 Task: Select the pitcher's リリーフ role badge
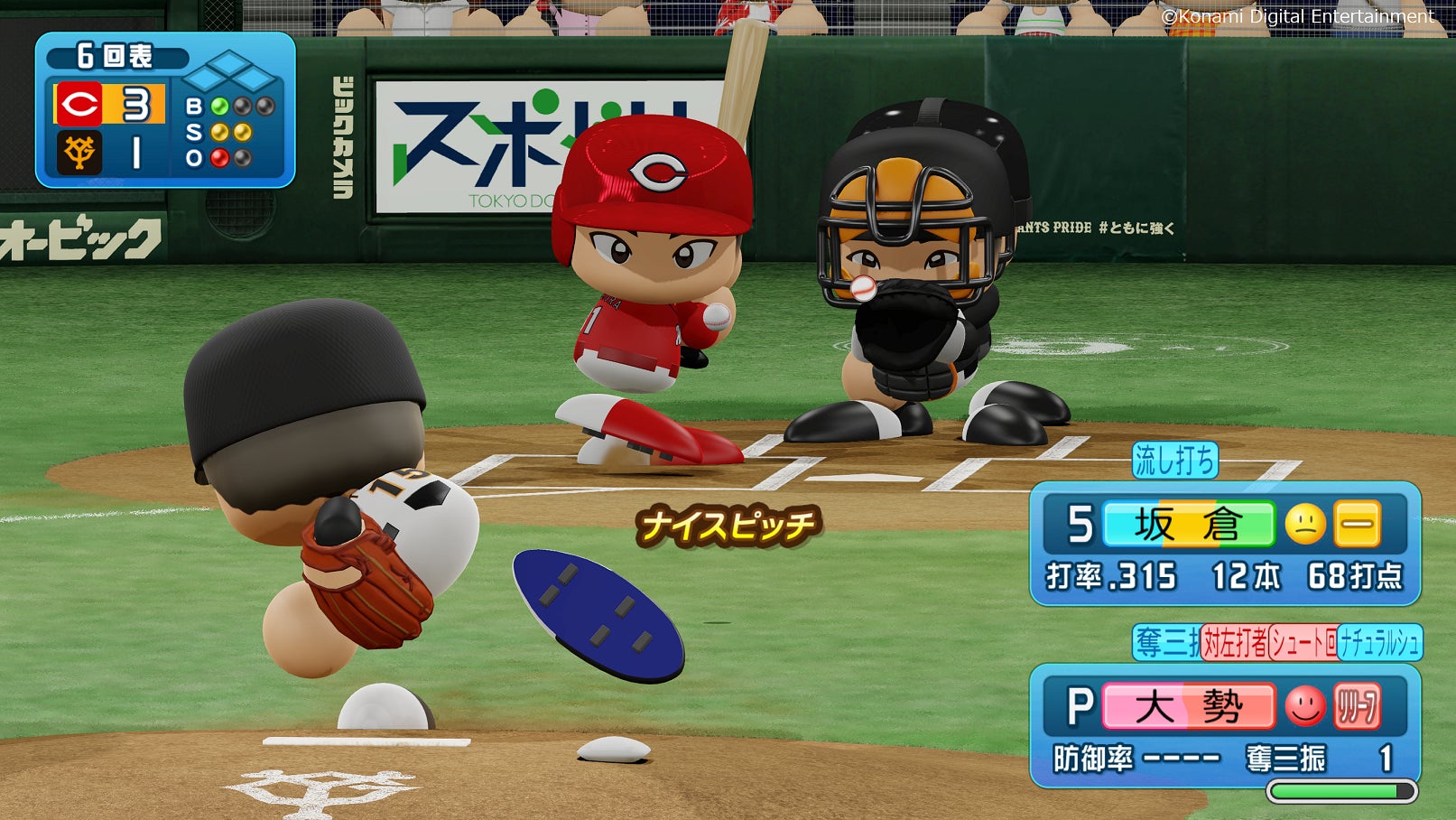click(x=1357, y=706)
